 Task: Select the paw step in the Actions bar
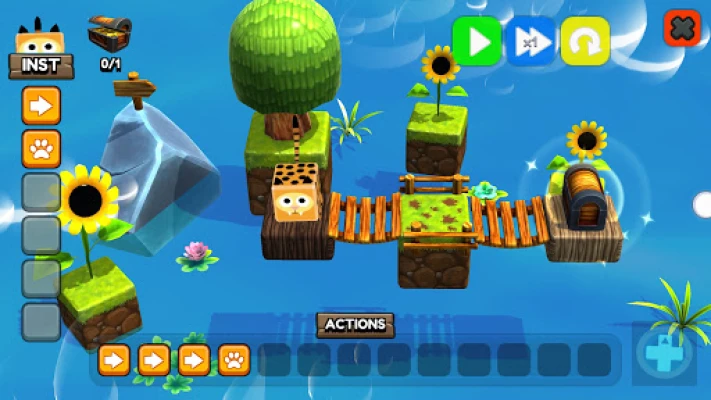tap(234, 359)
